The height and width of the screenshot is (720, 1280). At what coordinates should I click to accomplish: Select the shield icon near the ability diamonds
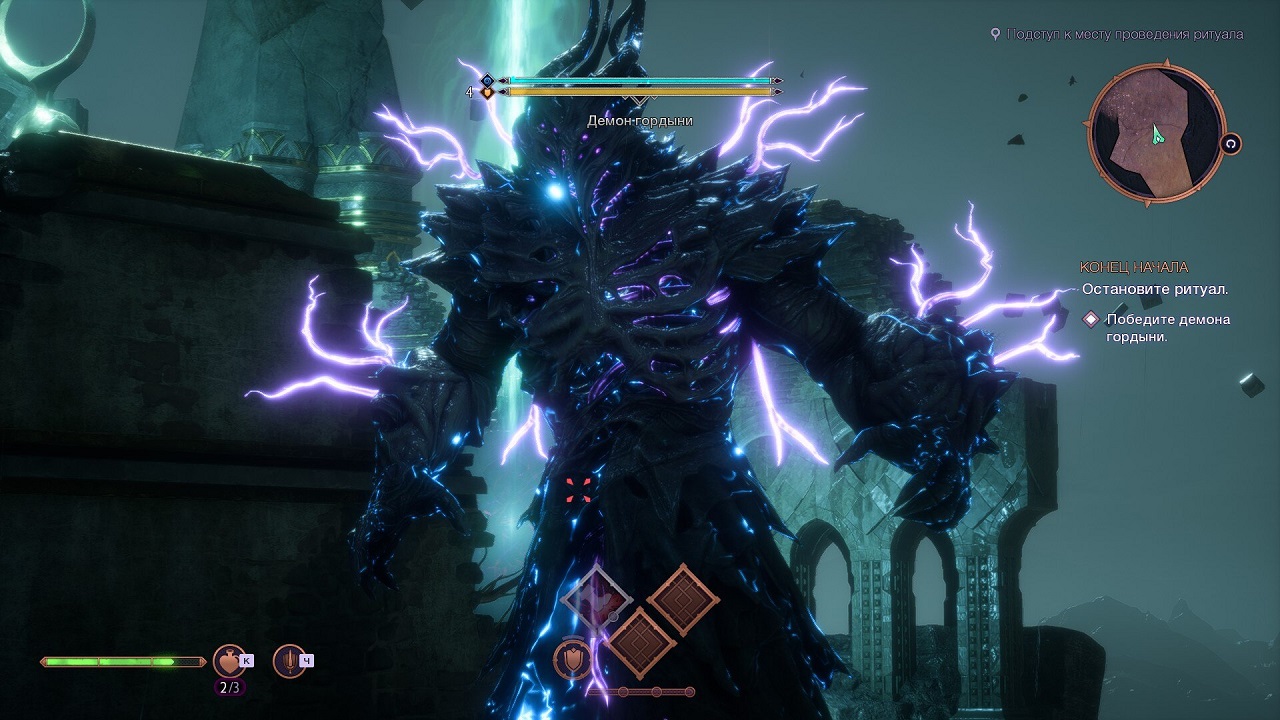[x=571, y=658]
